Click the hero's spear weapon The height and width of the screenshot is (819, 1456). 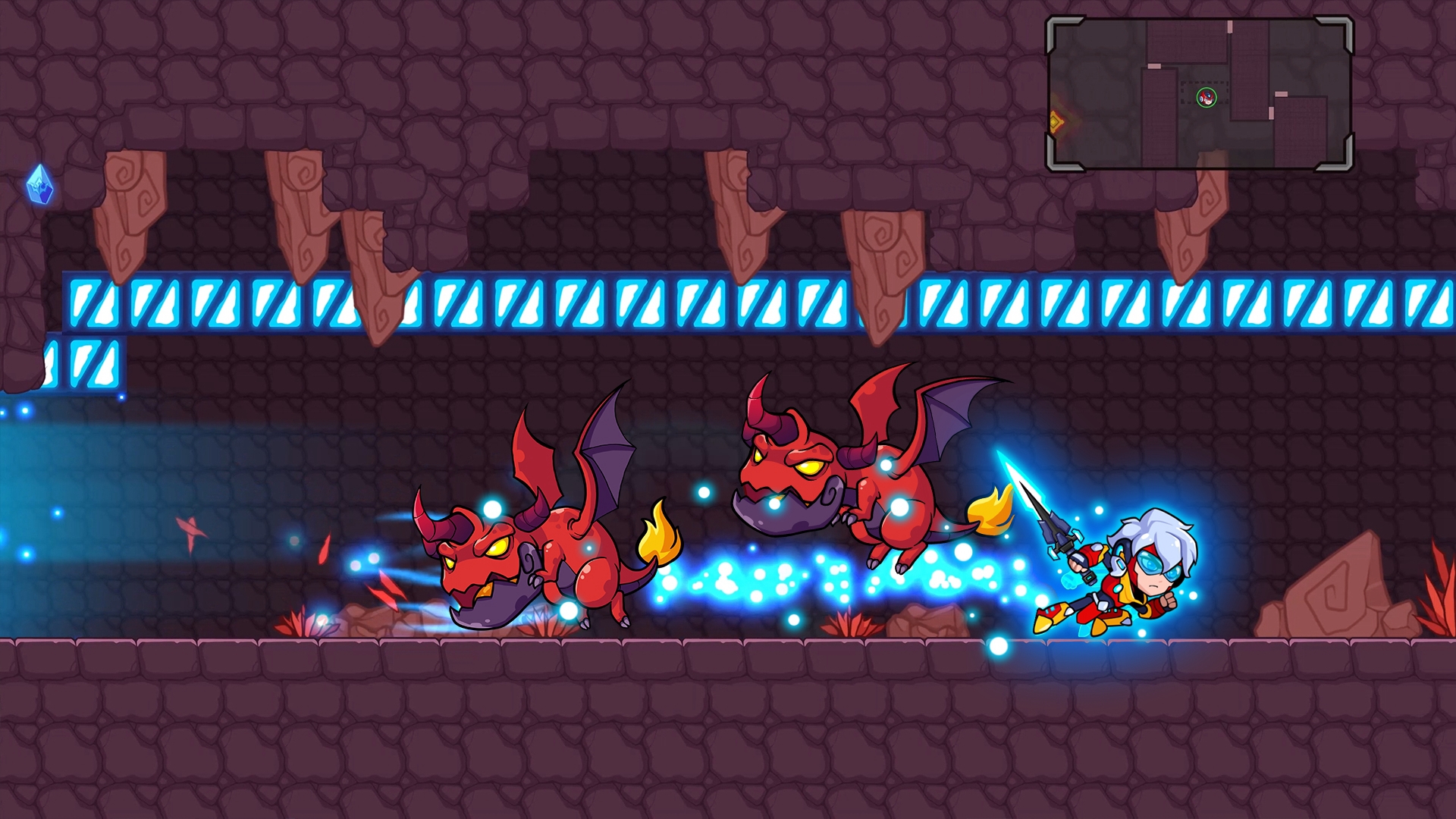(1054, 531)
